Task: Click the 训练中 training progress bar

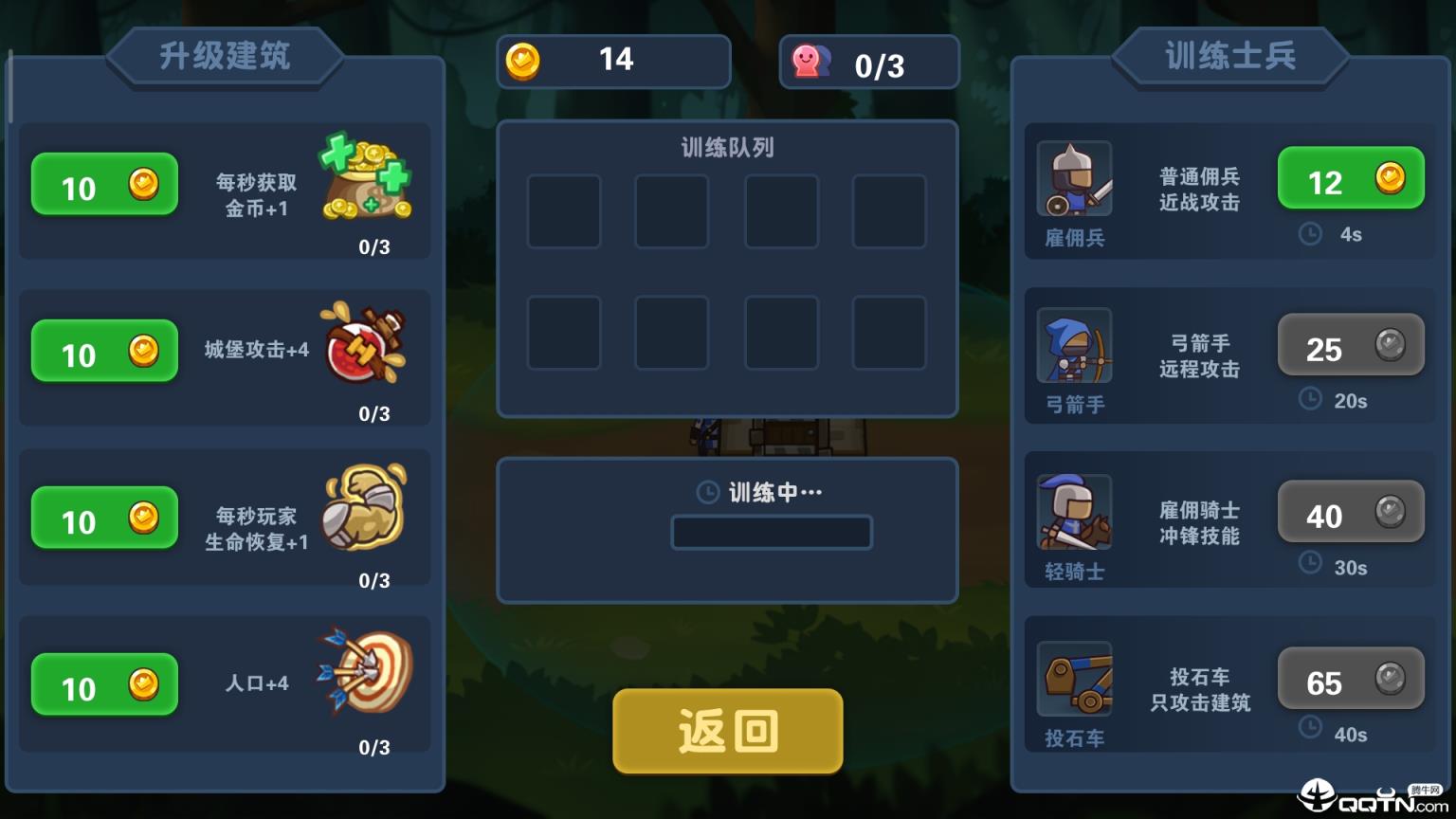Action: click(771, 532)
